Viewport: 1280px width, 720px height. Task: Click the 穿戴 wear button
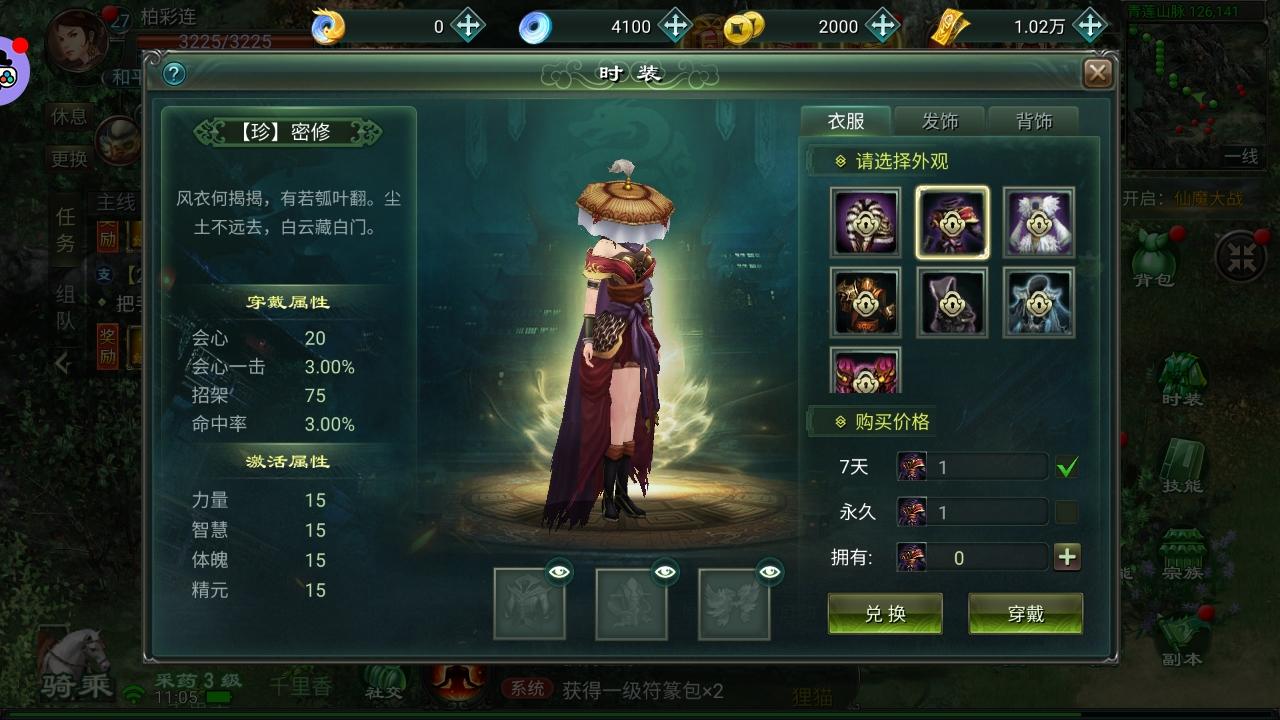[1025, 614]
